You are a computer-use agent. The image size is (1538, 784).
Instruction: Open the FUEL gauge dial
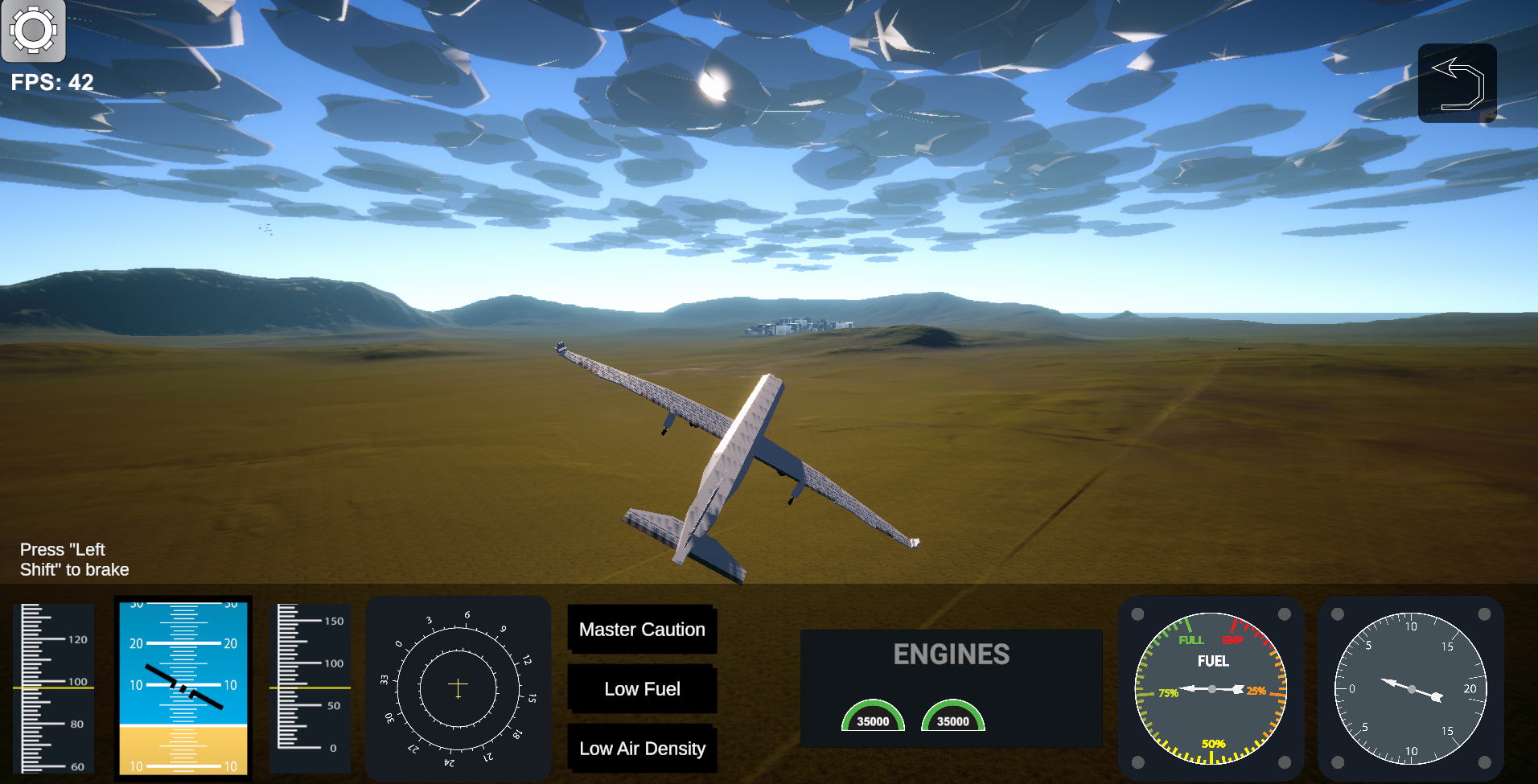[1211, 689]
